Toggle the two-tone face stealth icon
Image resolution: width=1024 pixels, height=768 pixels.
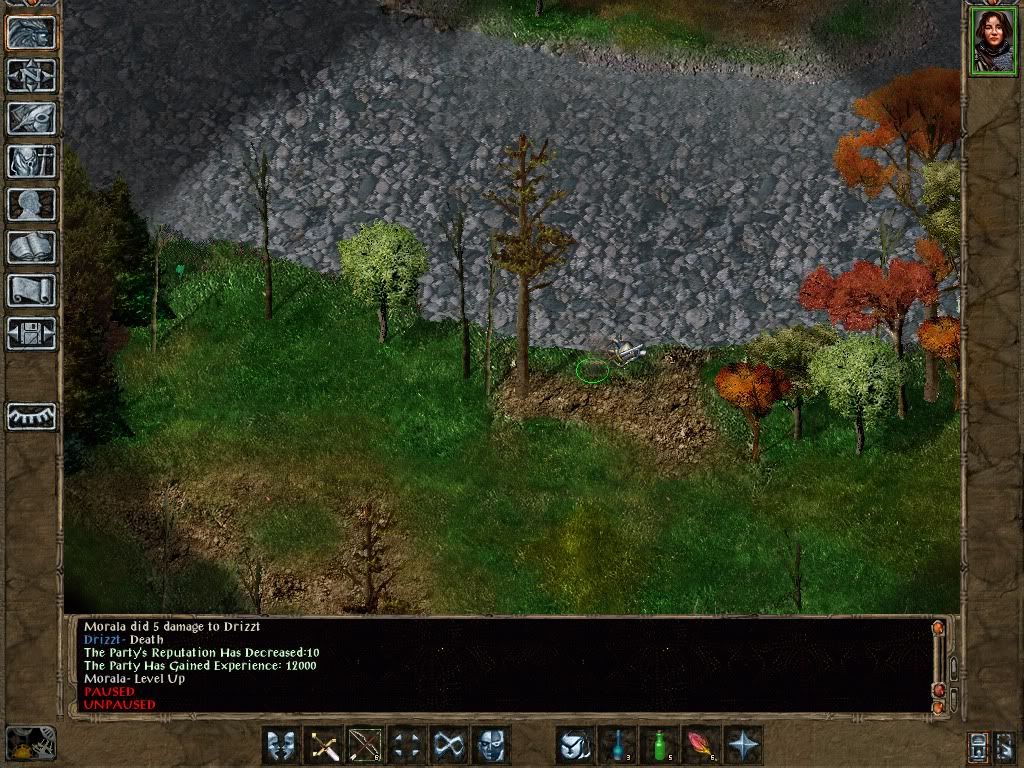coord(491,746)
